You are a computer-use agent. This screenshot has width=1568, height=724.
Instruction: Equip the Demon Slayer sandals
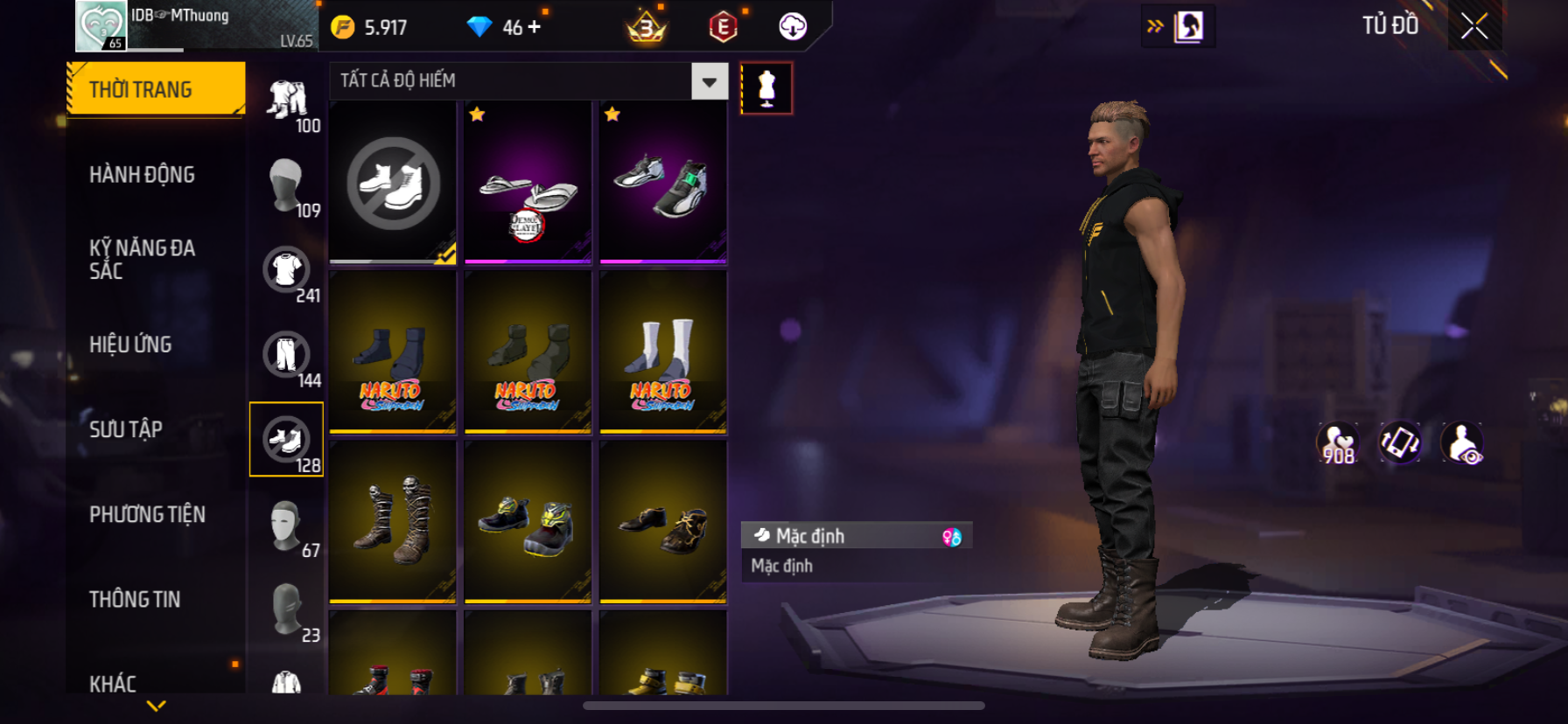[528, 183]
